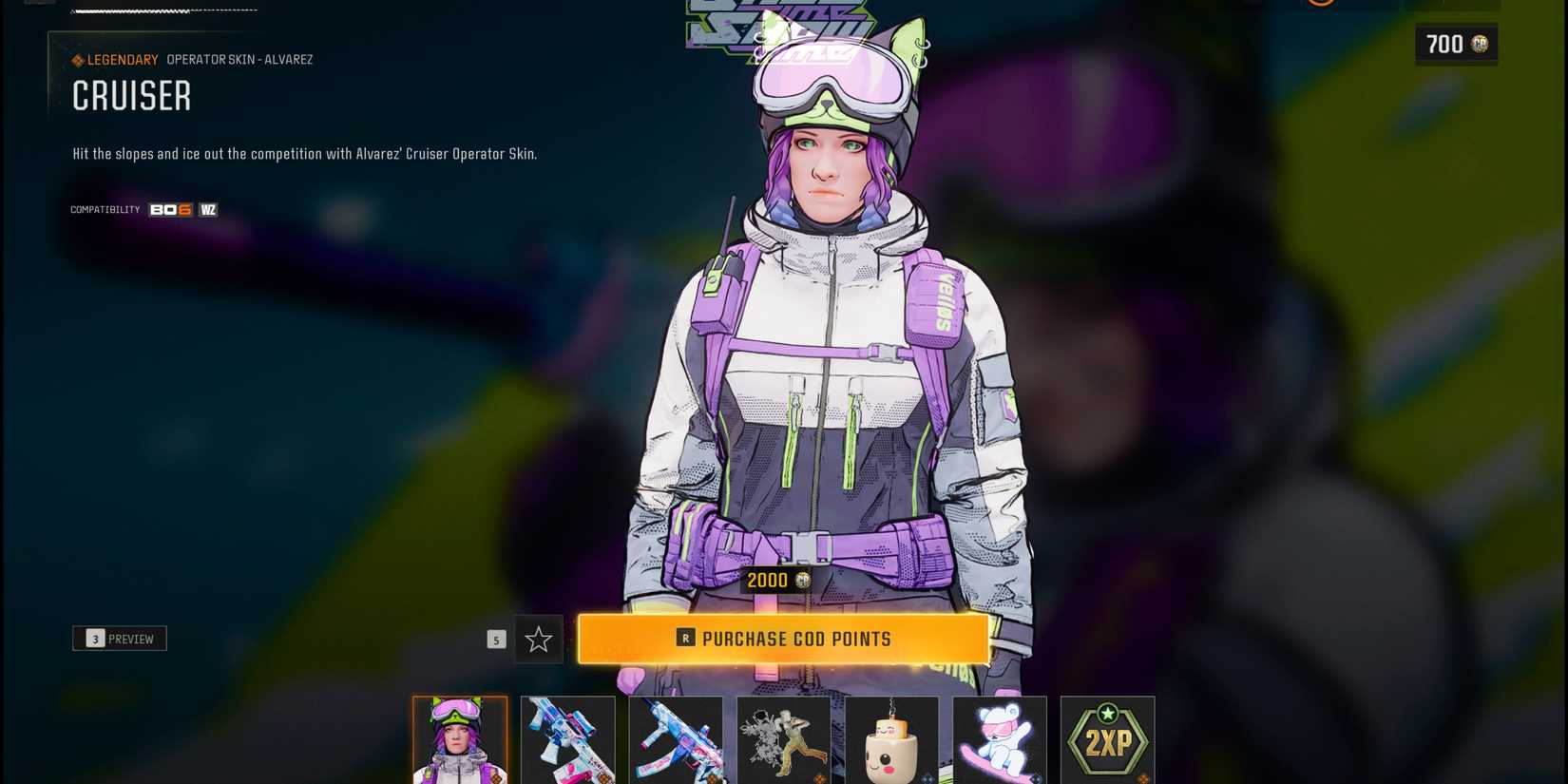
Task: Click the WZ compatibility badge
Action: [208, 209]
